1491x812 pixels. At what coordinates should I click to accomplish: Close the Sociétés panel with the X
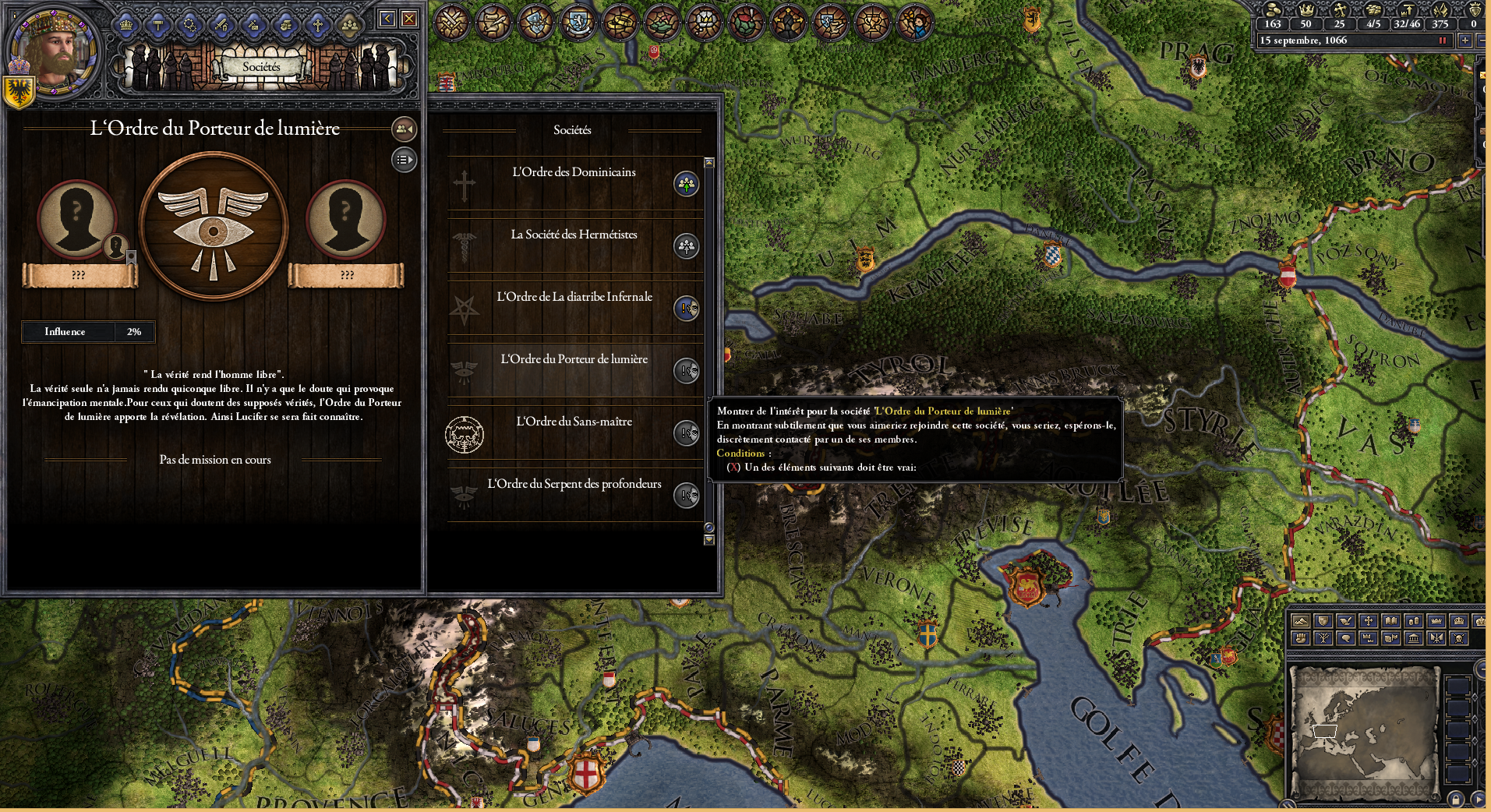(408, 19)
